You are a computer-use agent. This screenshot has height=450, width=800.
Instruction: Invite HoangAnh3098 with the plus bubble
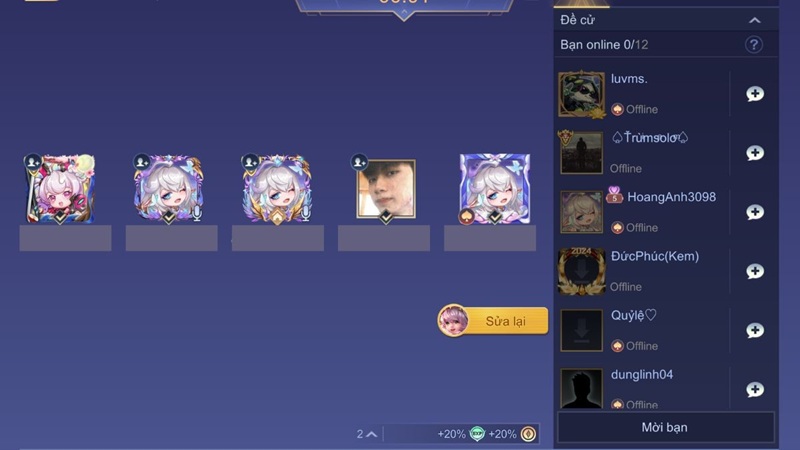(755, 212)
